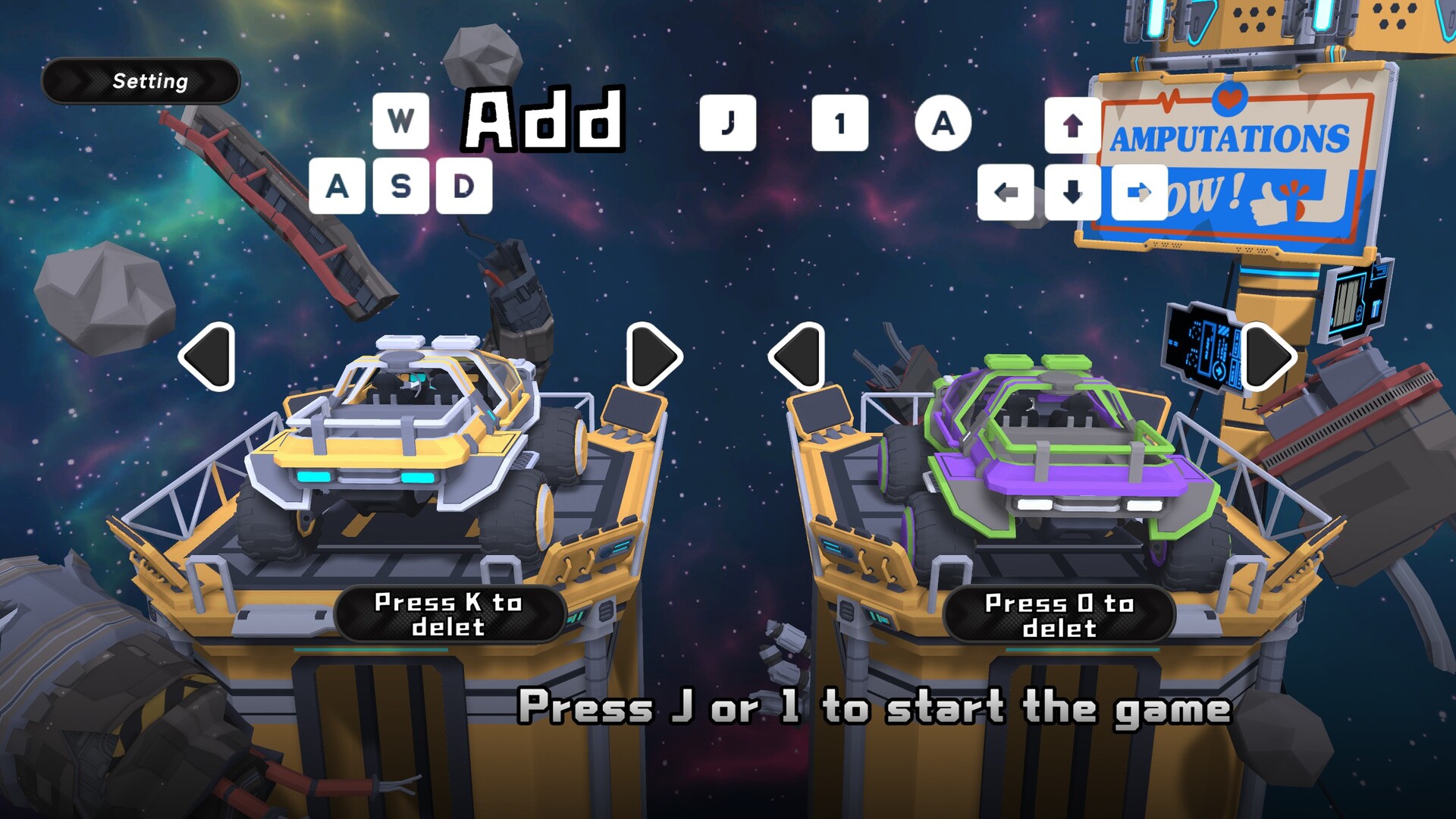Click the W key icon above Add
1456x819 pixels.
(402, 120)
